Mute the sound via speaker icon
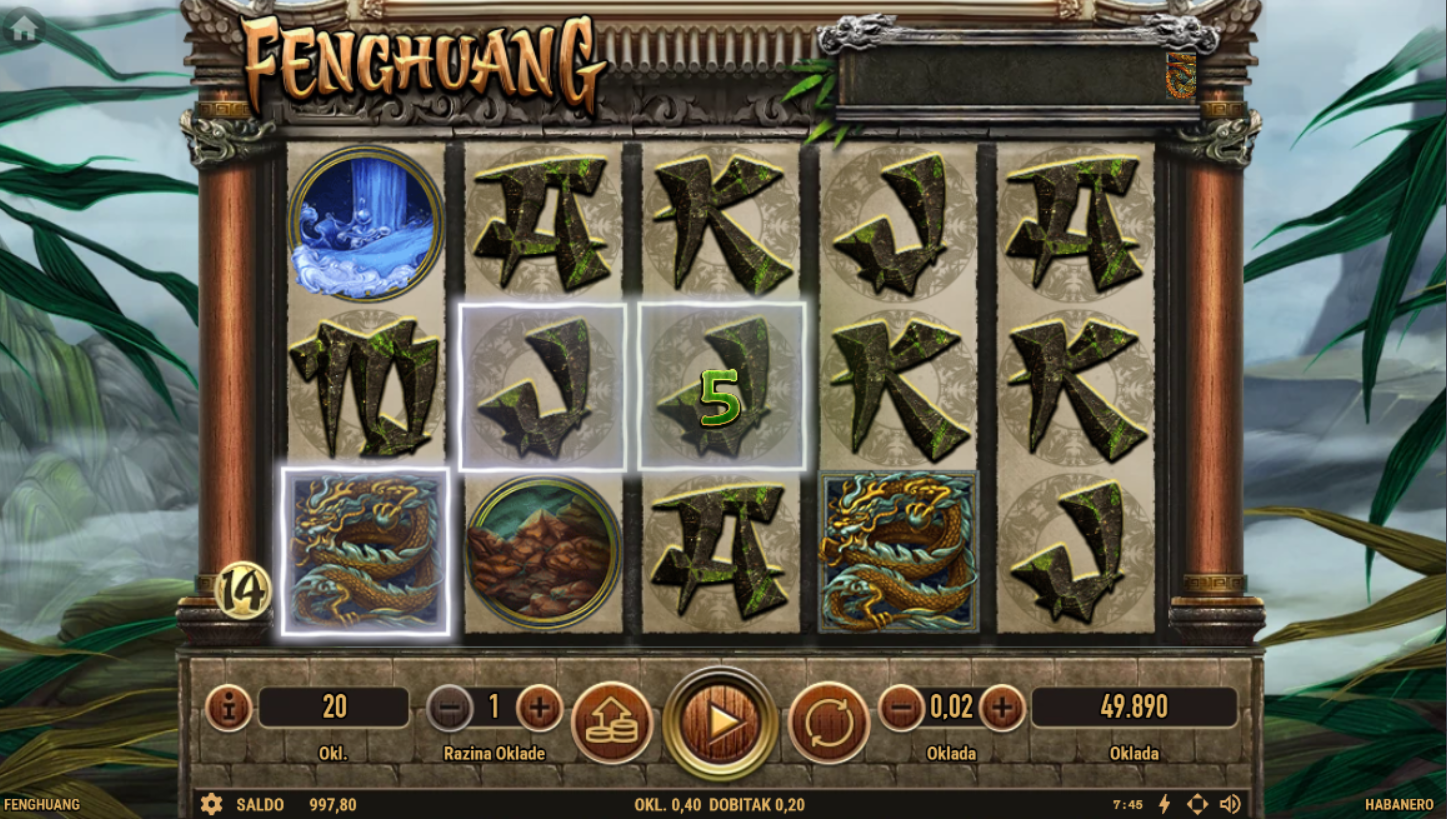This screenshot has width=1447, height=819. (x=1230, y=804)
